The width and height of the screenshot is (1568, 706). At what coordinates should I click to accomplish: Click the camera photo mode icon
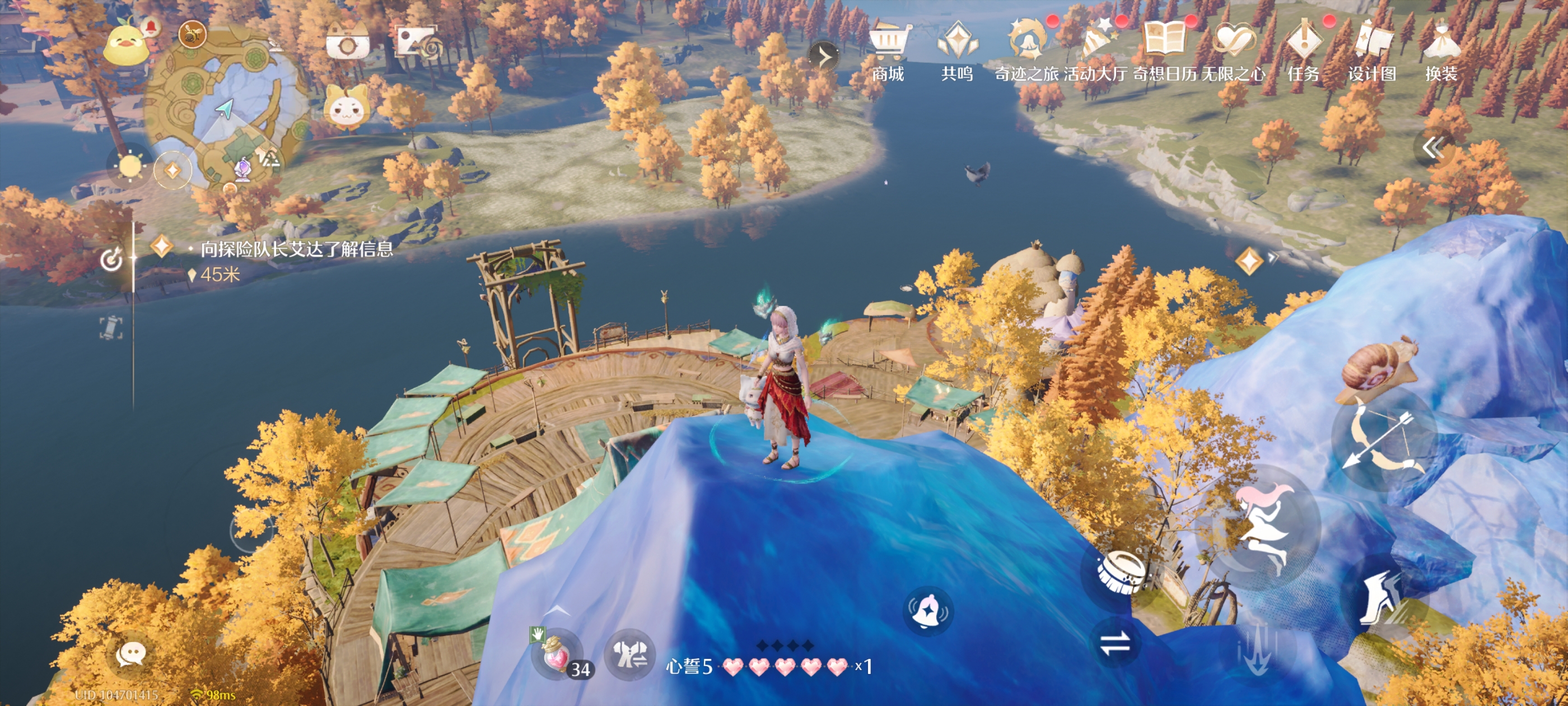(x=347, y=44)
